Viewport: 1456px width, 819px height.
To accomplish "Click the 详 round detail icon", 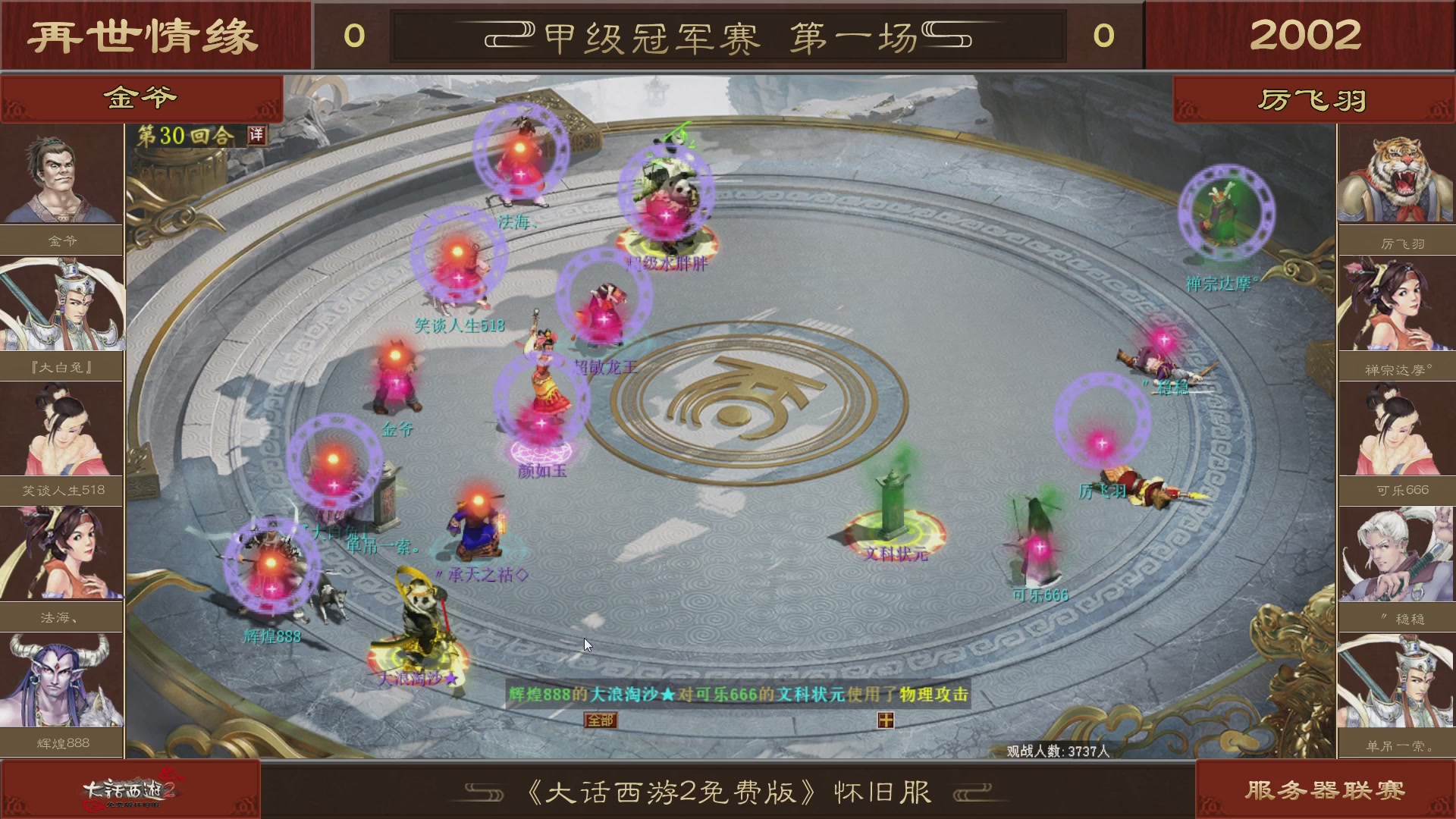I will pyautogui.click(x=257, y=134).
